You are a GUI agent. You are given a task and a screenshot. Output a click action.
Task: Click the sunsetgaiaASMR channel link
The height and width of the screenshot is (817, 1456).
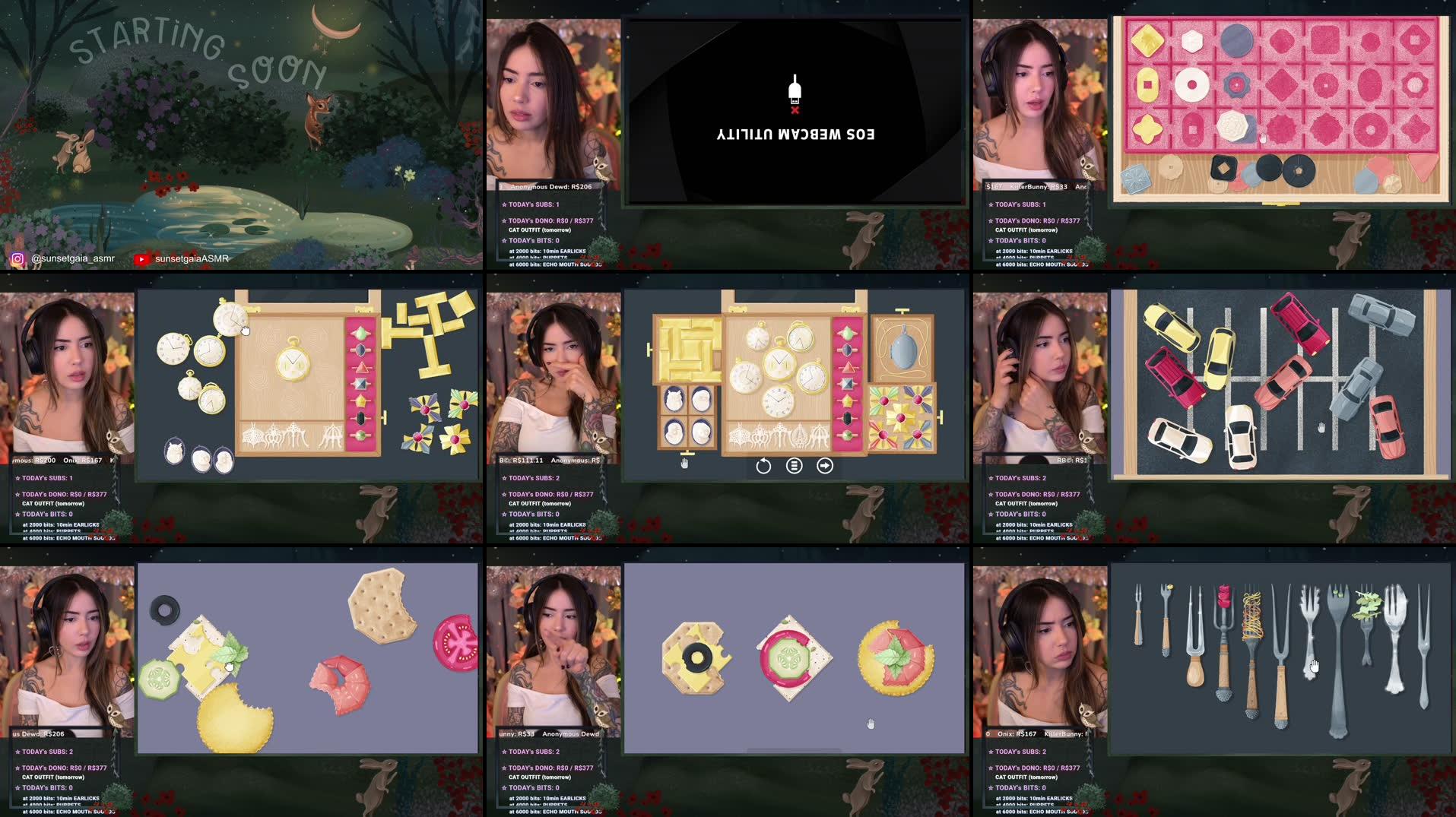(x=192, y=258)
